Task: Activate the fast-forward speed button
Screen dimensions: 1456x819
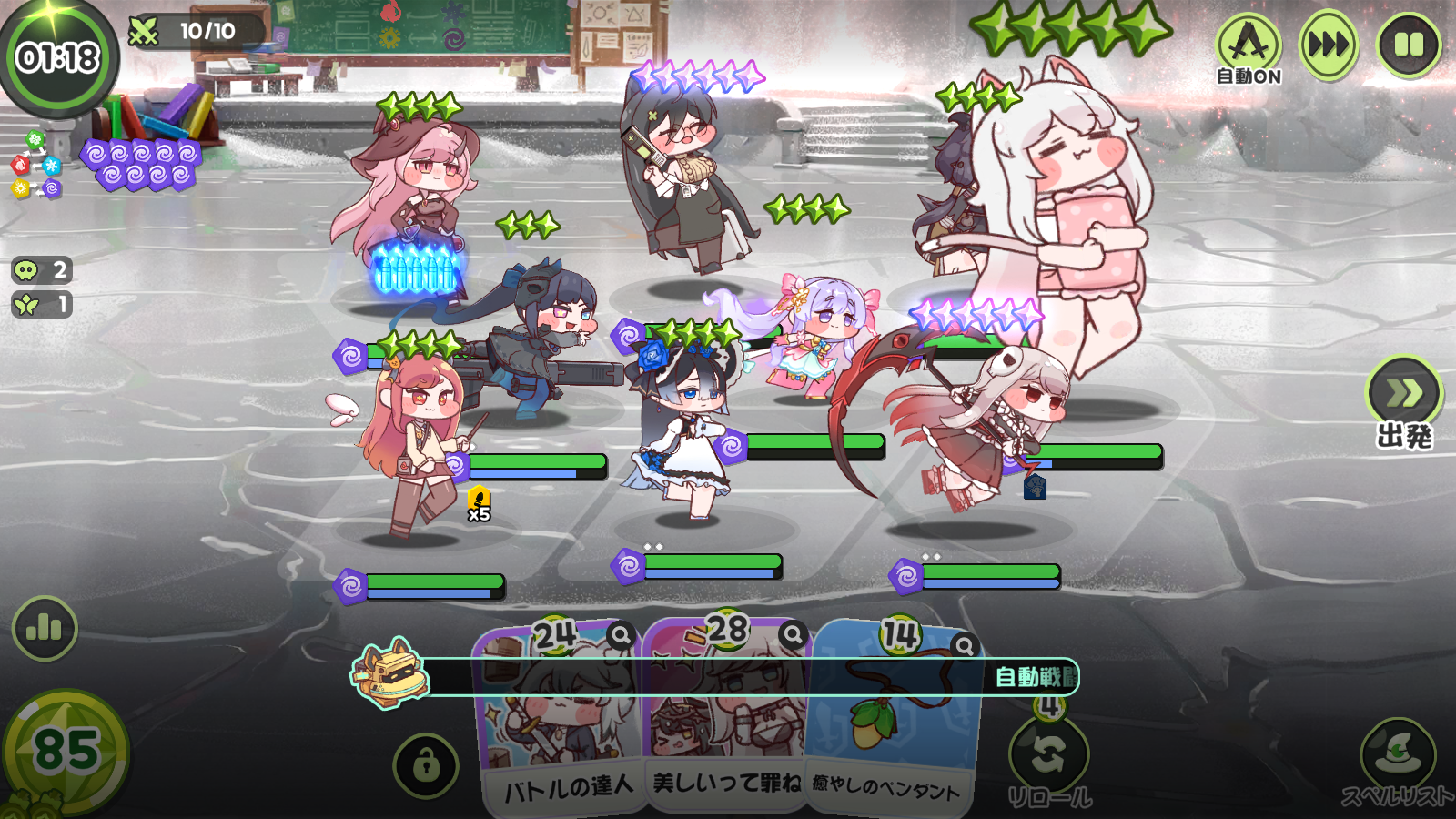Action: pyautogui.click(x=1329, y=45)
